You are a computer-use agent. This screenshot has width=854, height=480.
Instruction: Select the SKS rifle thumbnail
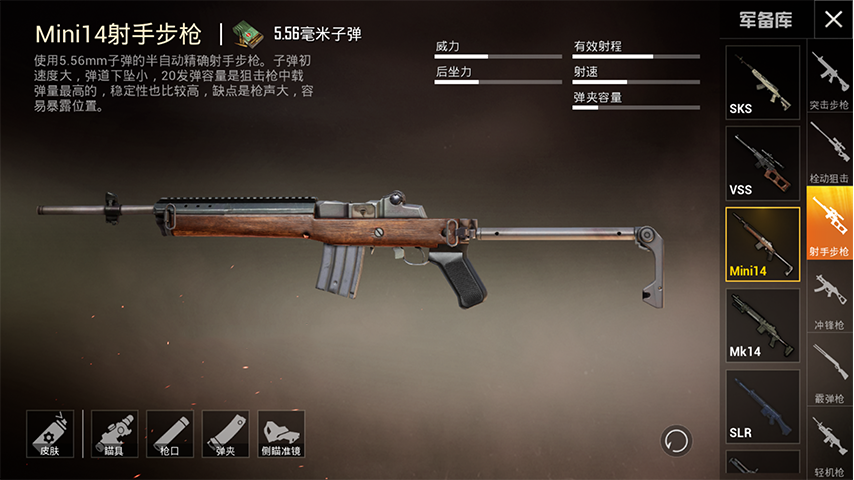tap(762, 83)
